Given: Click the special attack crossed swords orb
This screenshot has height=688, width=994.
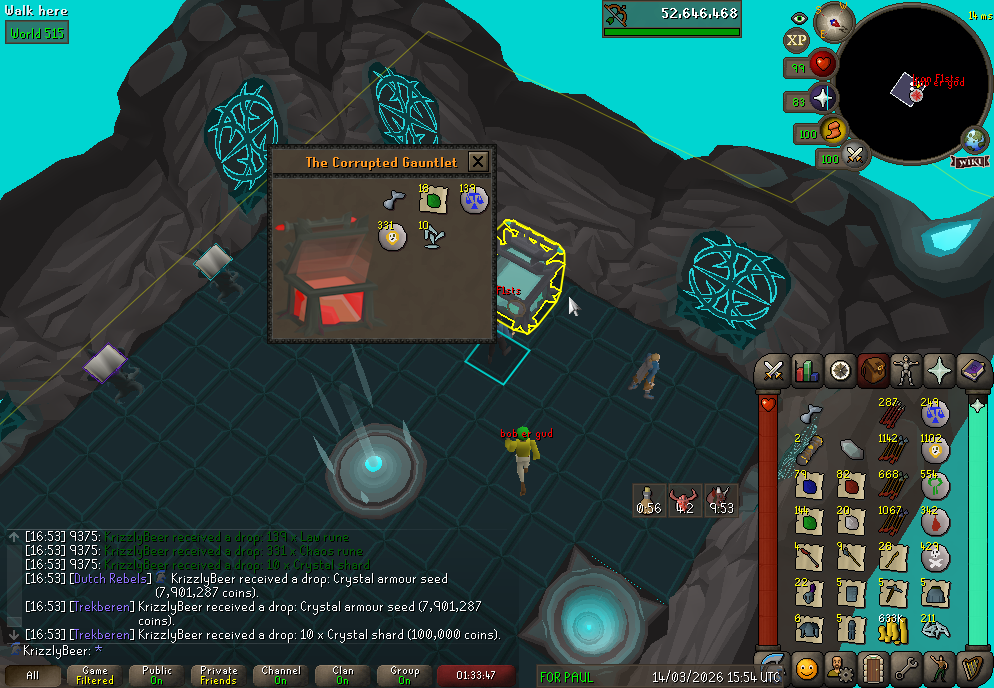Looking at the screenshot, I should (855, 155).
